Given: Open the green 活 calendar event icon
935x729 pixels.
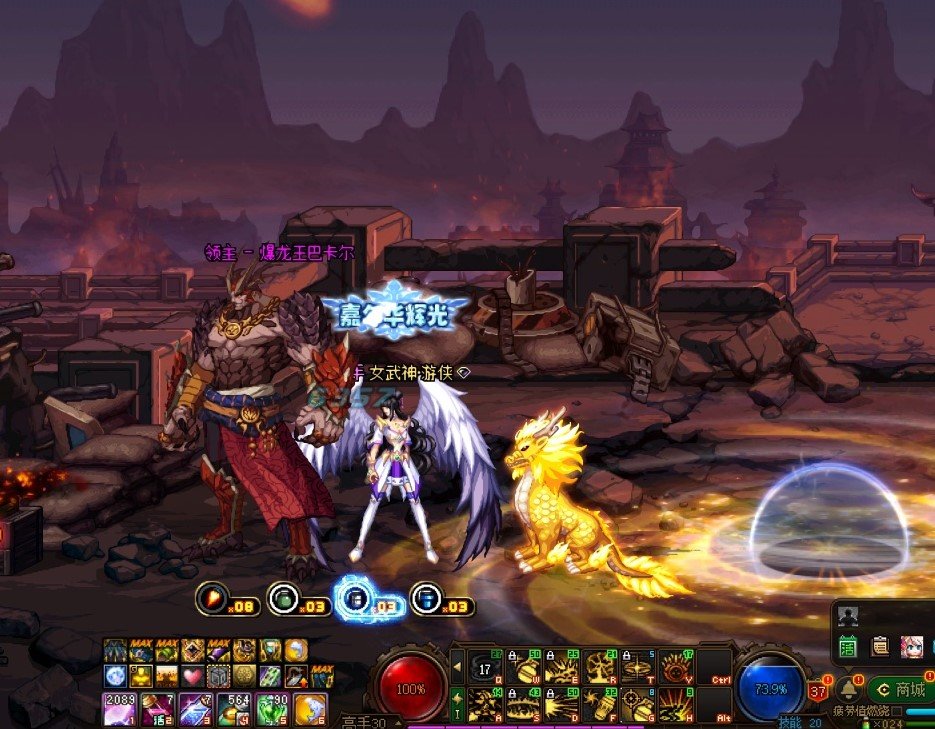Looking at the screenshot, I should pyautogui.click(x=849, y=646).
